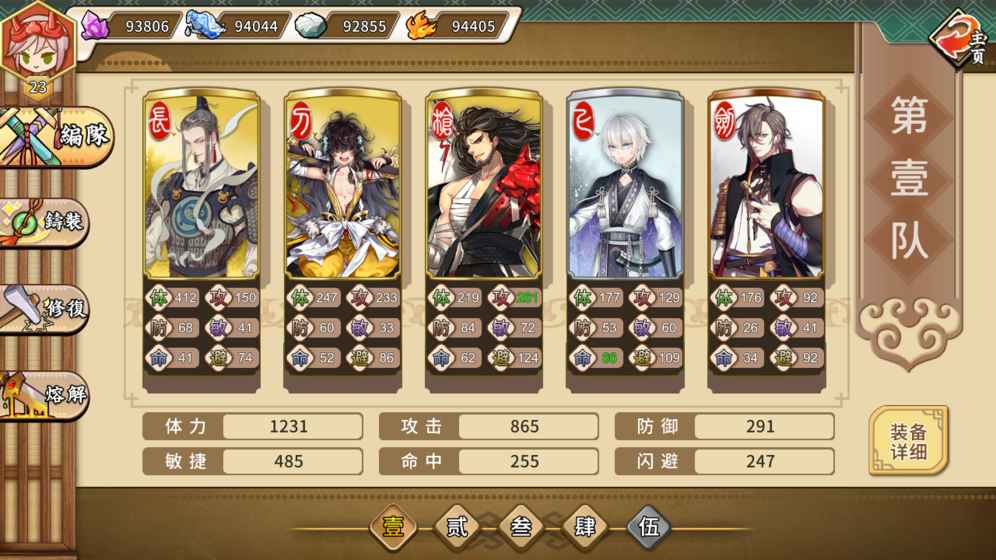The width and height of the screenshot is (996, 560).
Task: Open the 熔解 smelting menu
Action: coord(50,393)
